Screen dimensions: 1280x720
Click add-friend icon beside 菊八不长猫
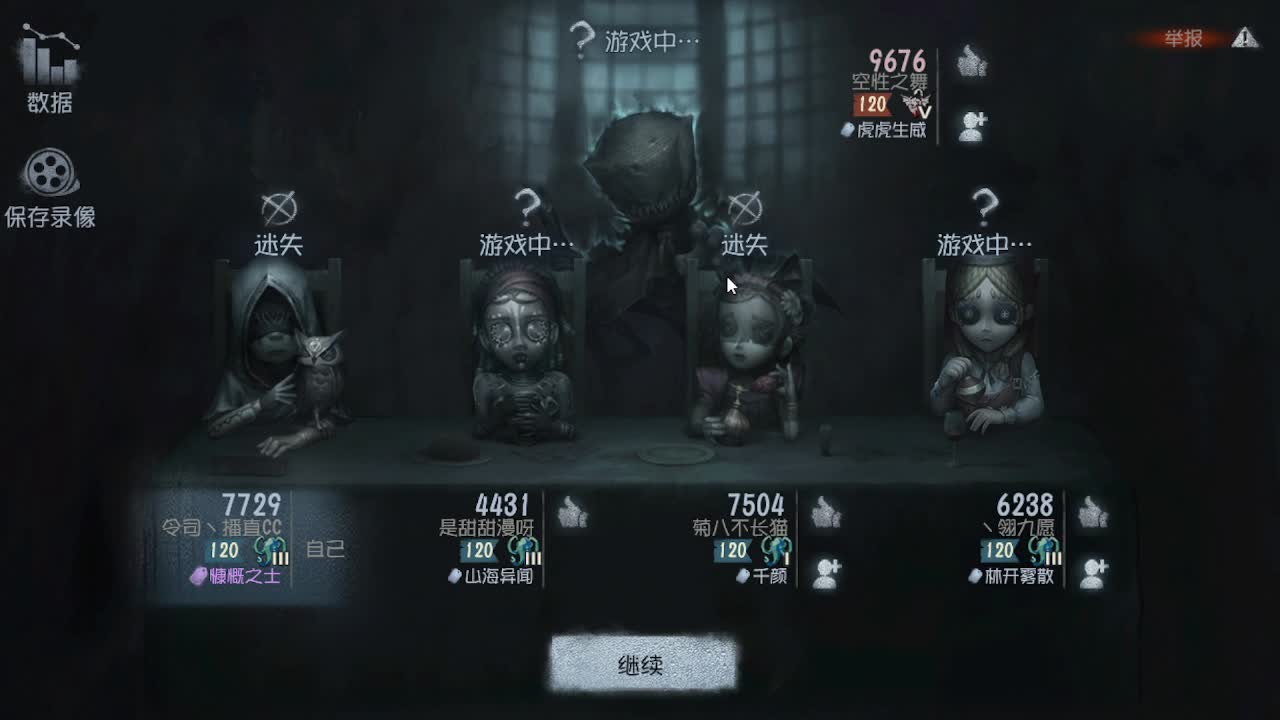pos(824,570)
